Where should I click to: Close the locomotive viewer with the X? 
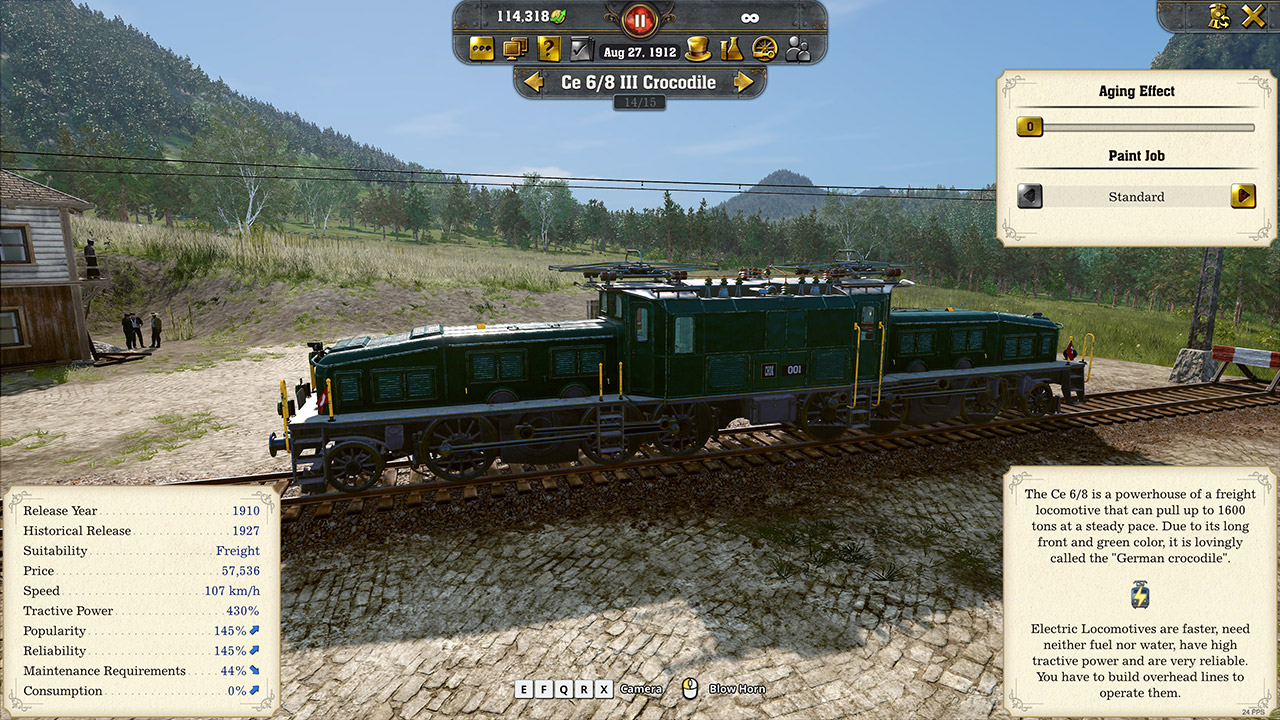[x=1253, y=16]
